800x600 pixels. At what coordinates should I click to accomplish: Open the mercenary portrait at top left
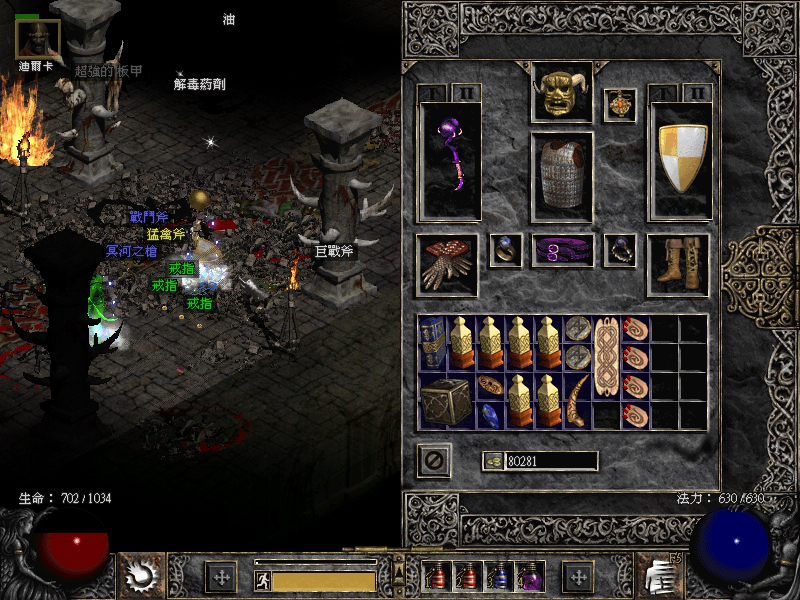(x=38, y=38)
